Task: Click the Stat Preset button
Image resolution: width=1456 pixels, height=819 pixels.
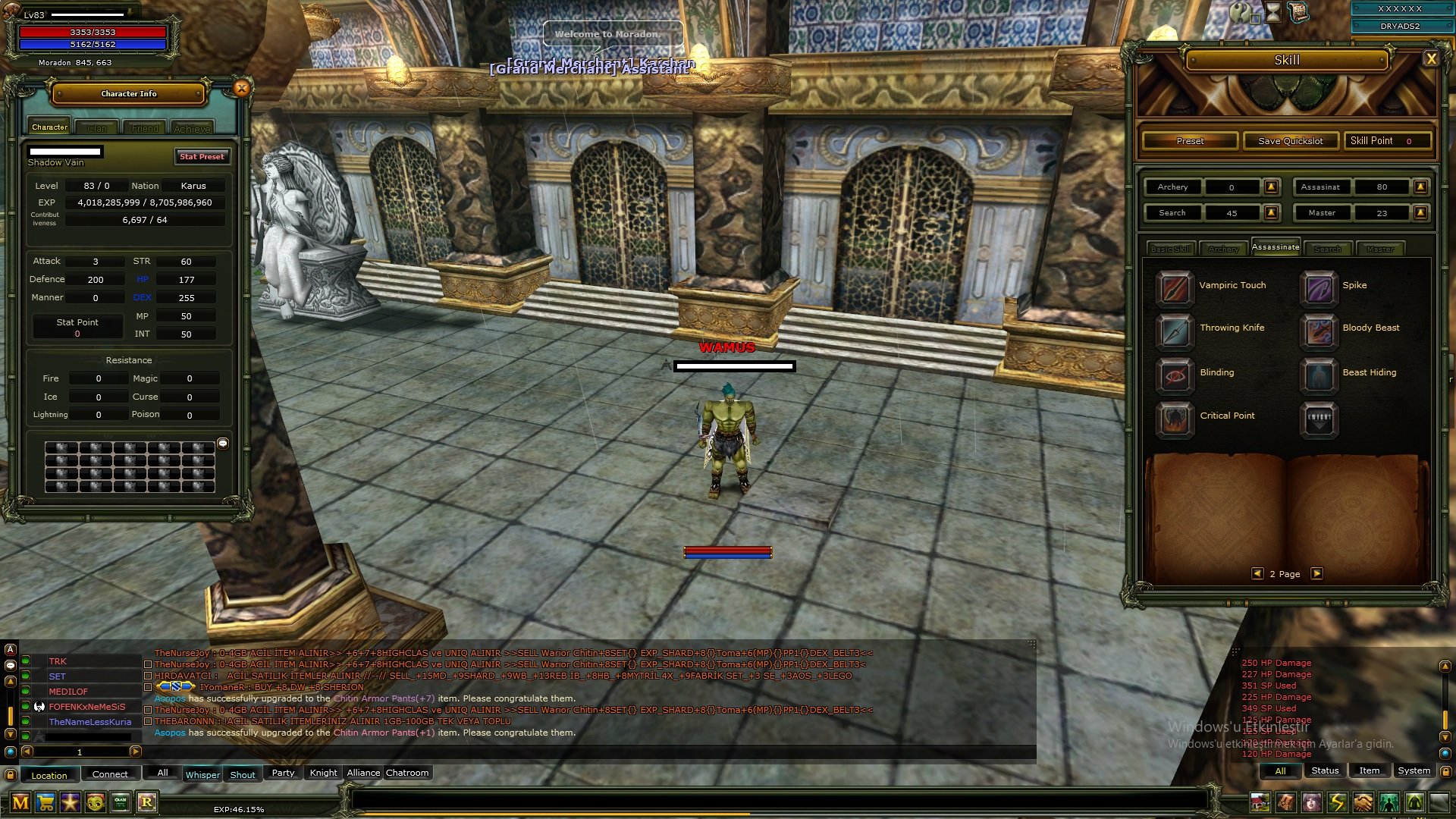Action: point(201,156)
